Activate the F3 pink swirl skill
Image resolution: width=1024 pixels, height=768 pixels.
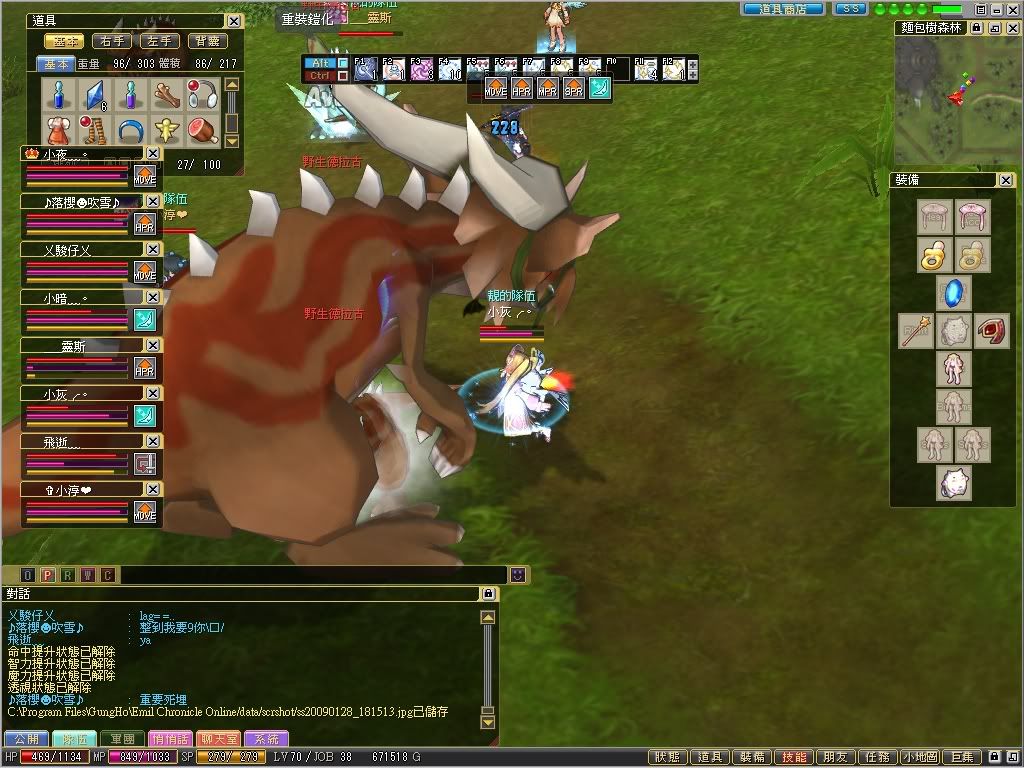[x=421, y=69]
